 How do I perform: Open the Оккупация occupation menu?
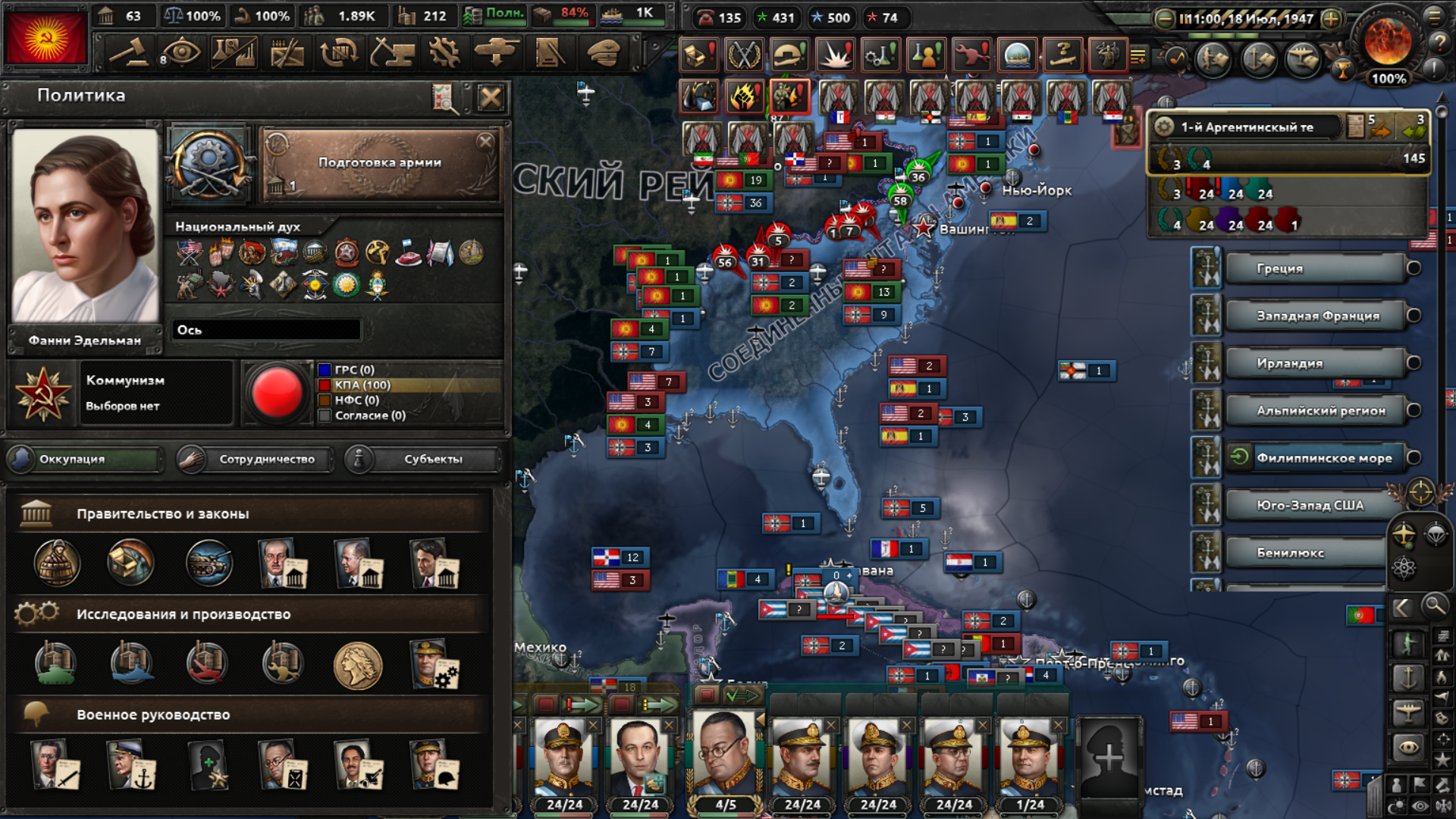(85, 459)
